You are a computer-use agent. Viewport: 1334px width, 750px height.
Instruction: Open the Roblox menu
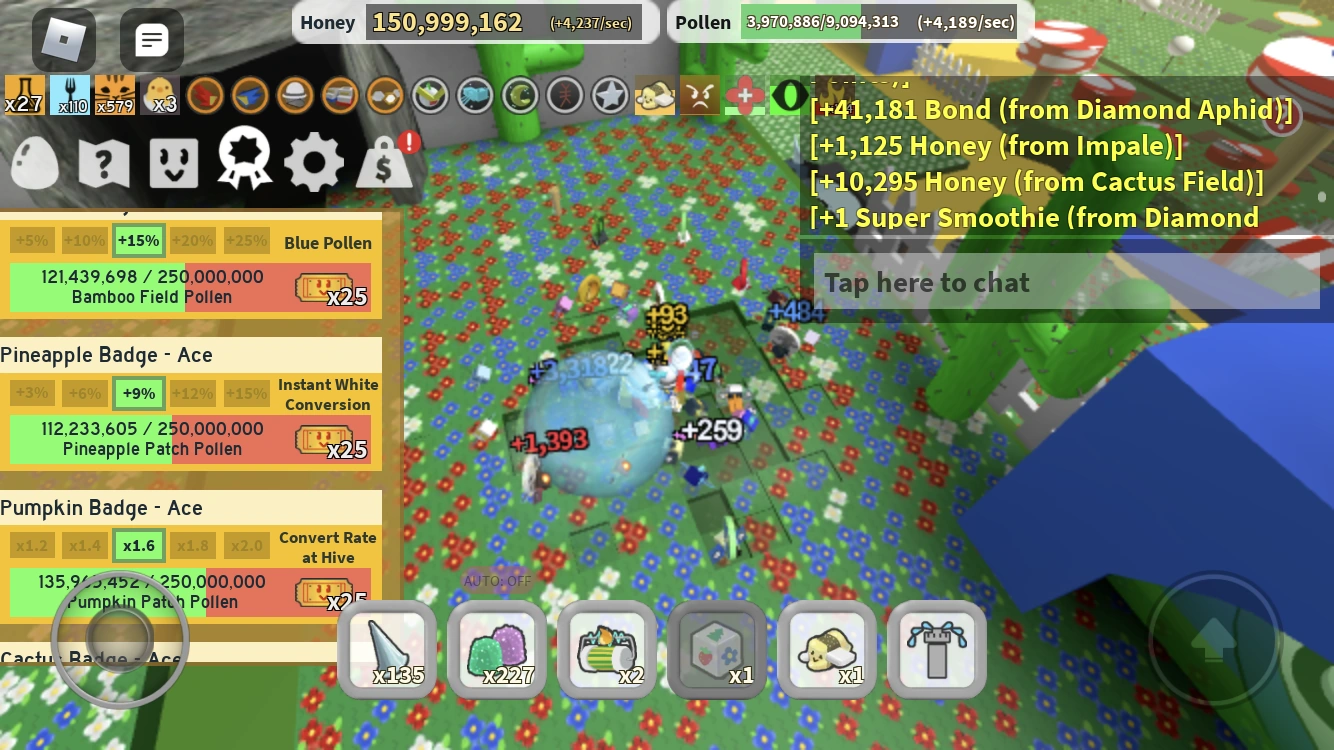62,40
